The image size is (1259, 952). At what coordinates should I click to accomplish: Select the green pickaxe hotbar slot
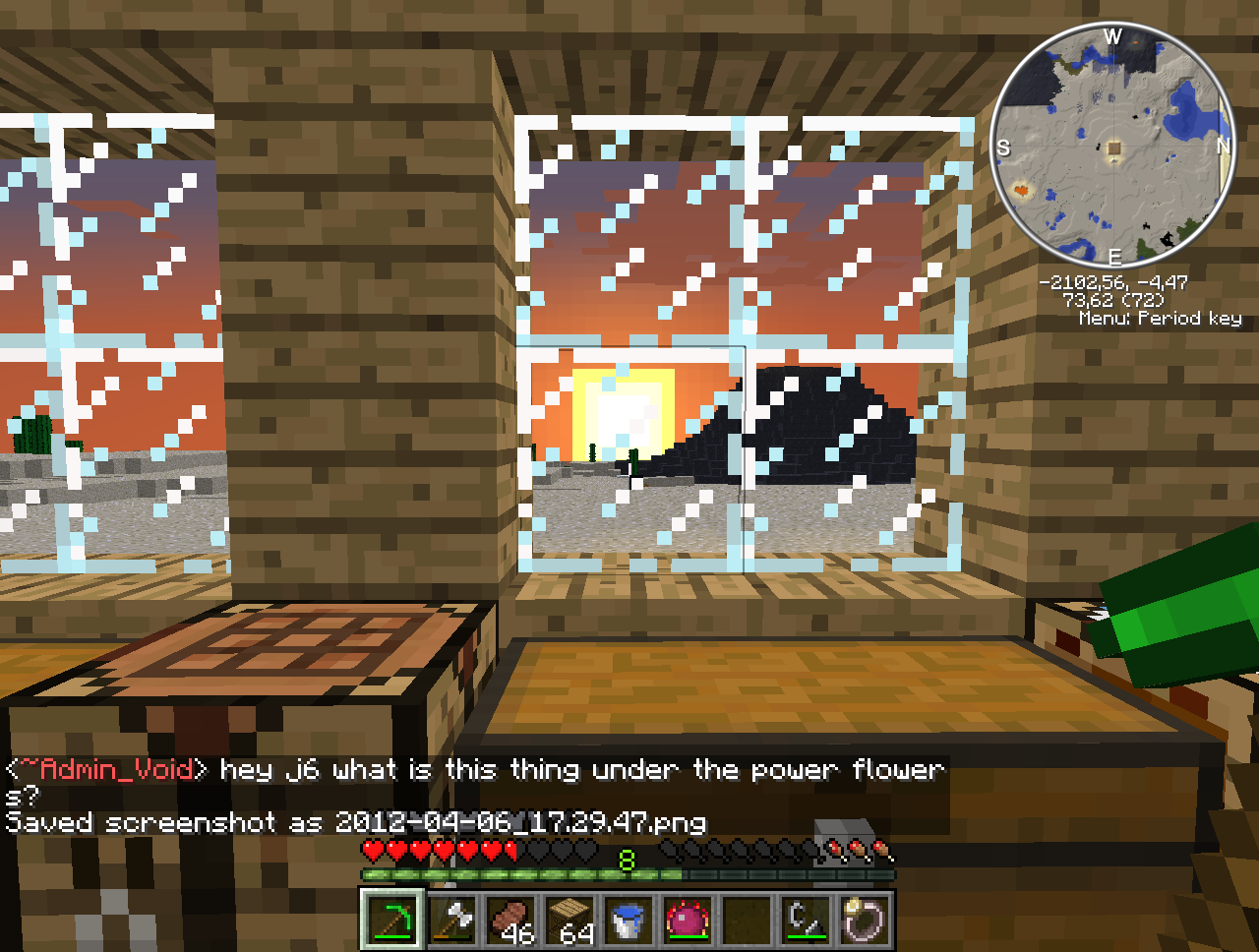point(392,921)
